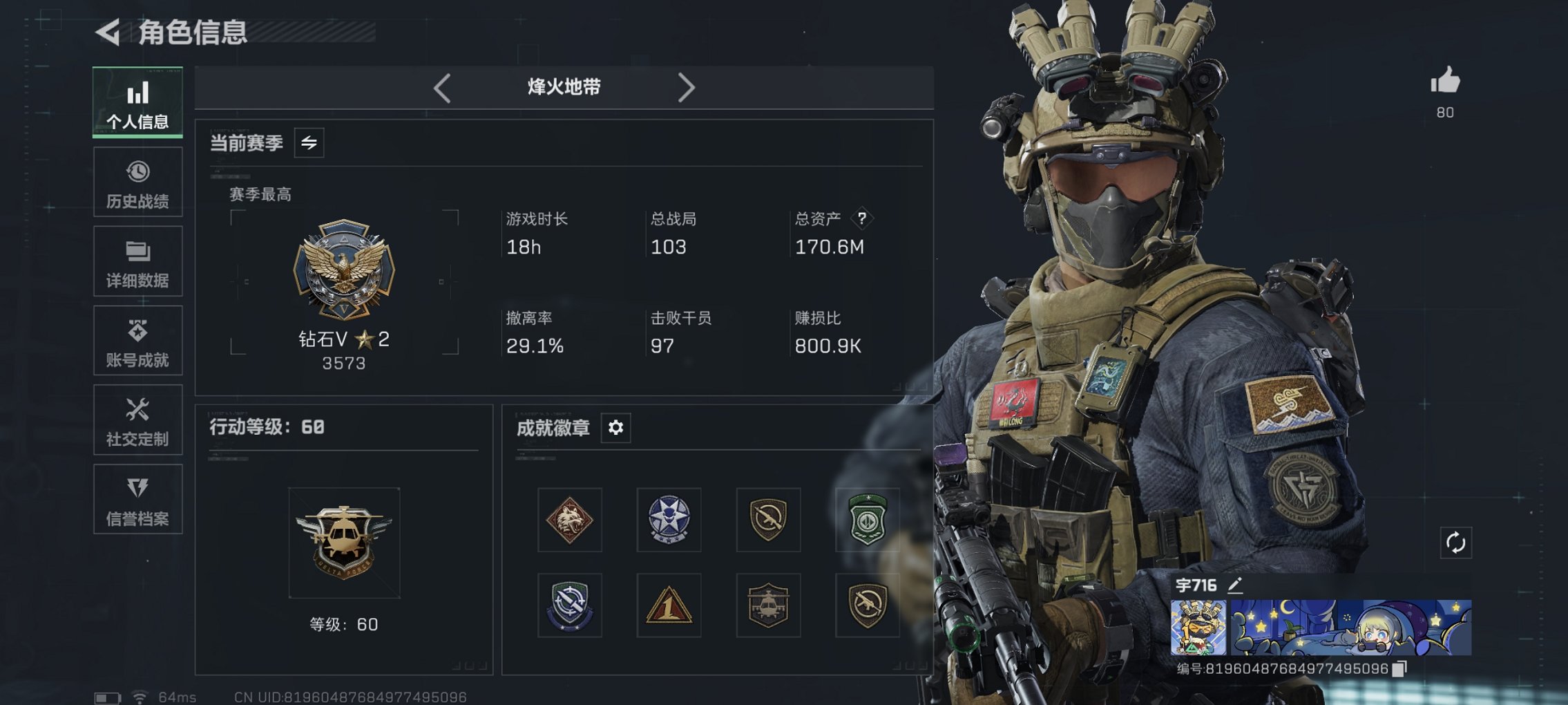Open 账号成就 from sidebar

point(137,341)
